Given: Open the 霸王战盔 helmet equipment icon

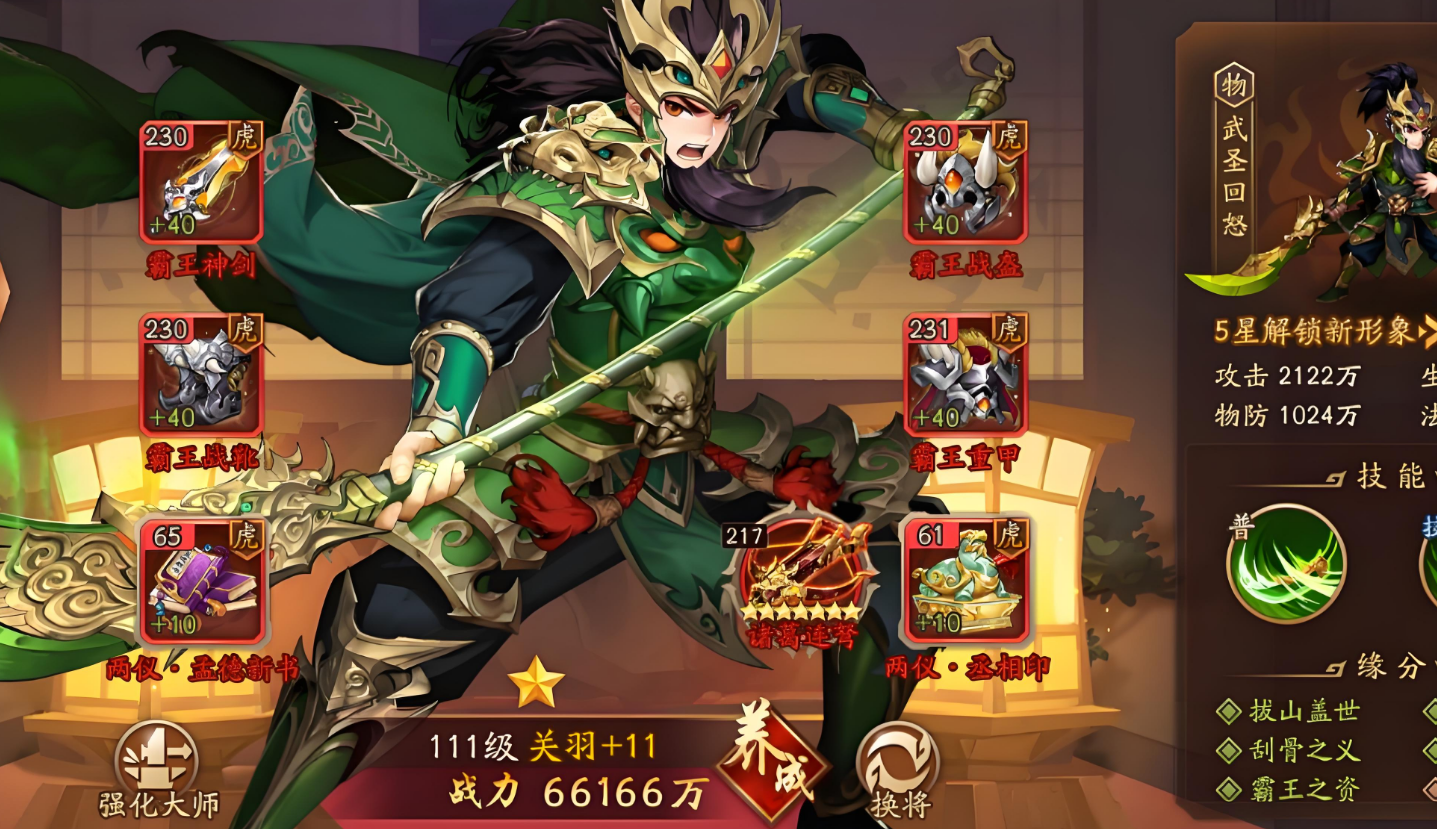Looking at the screenshot, I should pyautogui.click(x=963, y=185).
